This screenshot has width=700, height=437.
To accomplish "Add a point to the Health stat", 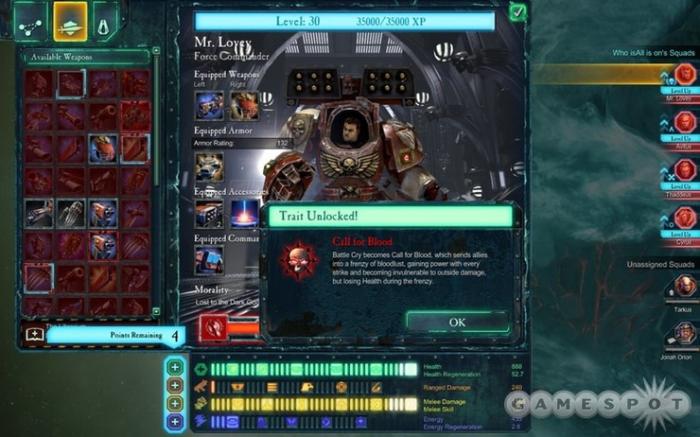I will coord(174,368).
